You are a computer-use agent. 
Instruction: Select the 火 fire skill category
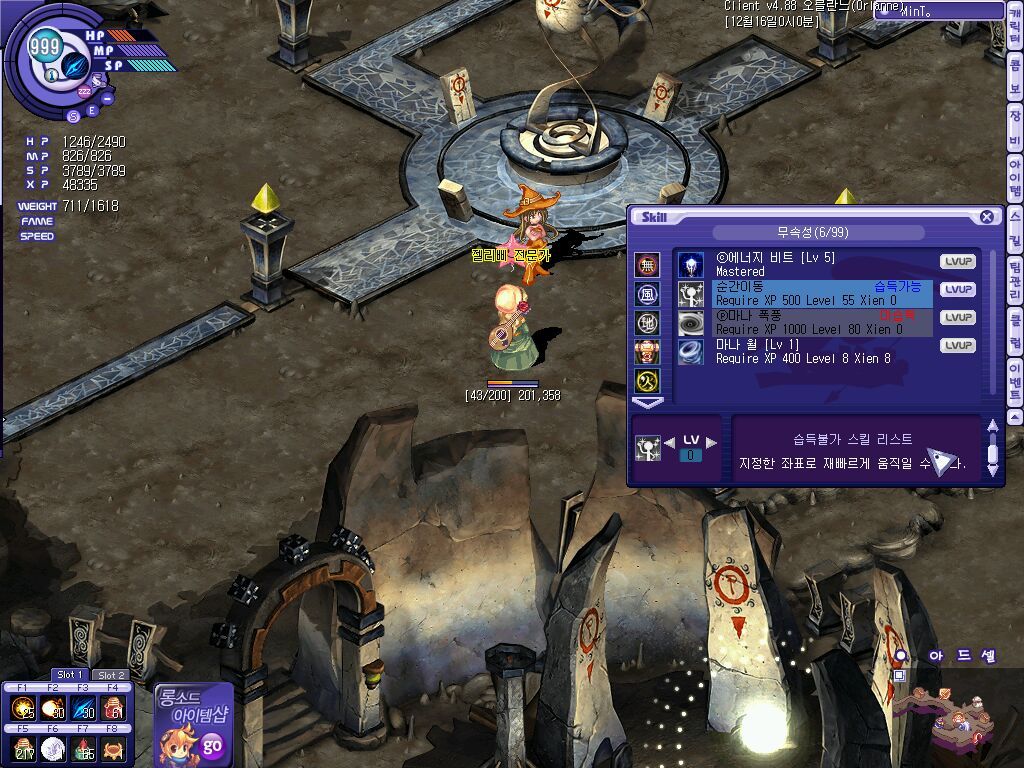[647, 352]
